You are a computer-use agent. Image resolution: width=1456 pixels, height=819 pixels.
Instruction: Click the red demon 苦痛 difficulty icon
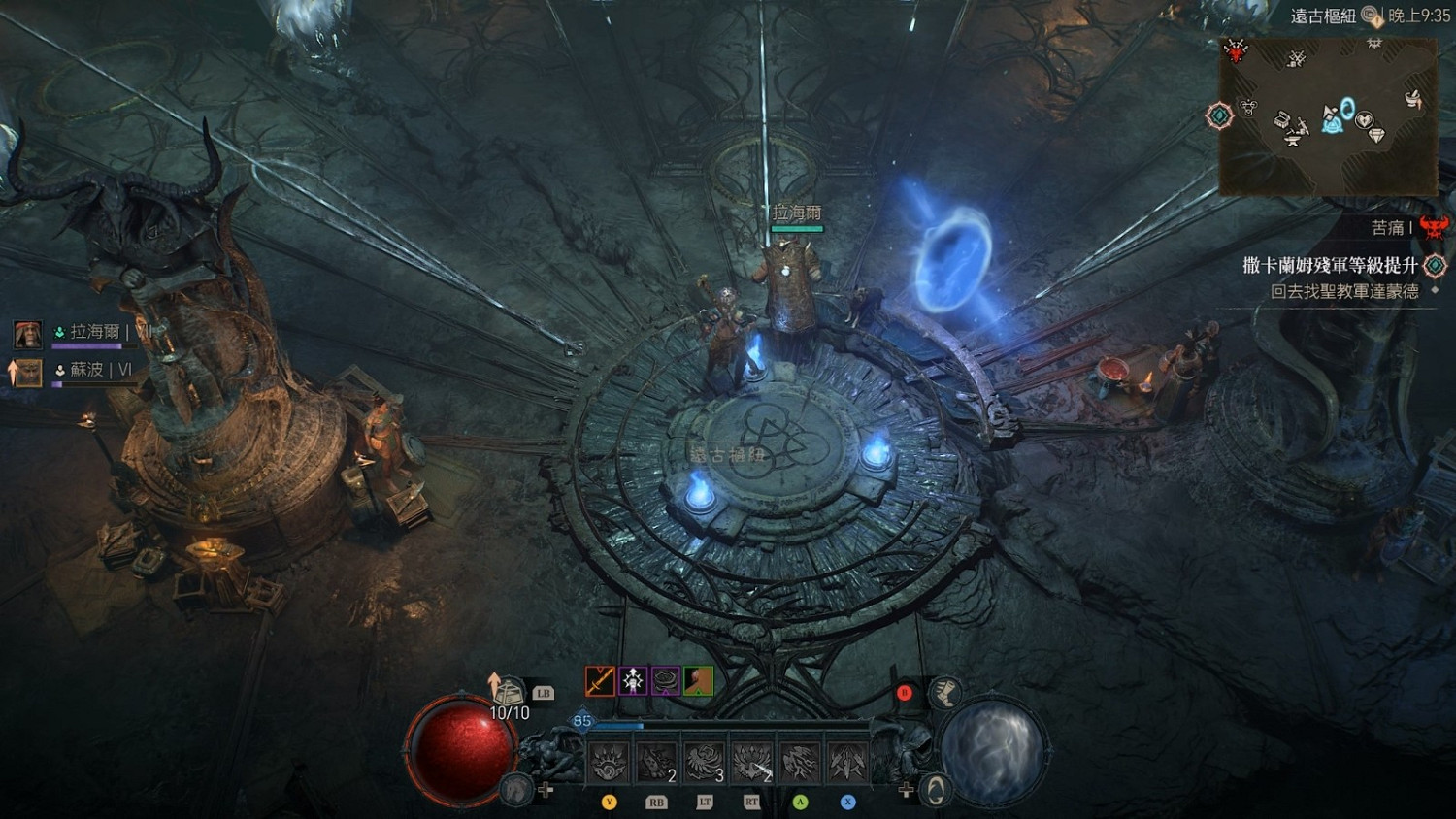pyautogui.click(x=1434, y=228)
